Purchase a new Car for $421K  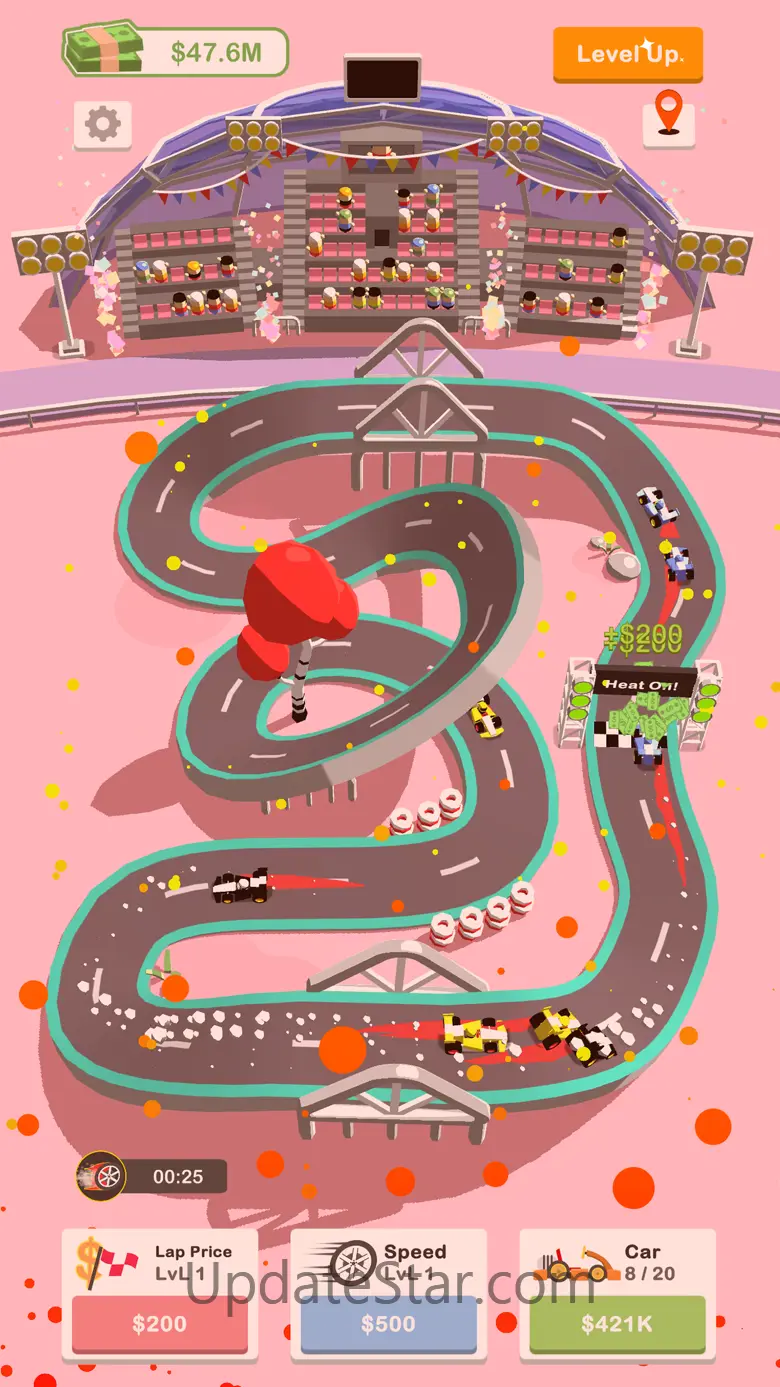617,1323
